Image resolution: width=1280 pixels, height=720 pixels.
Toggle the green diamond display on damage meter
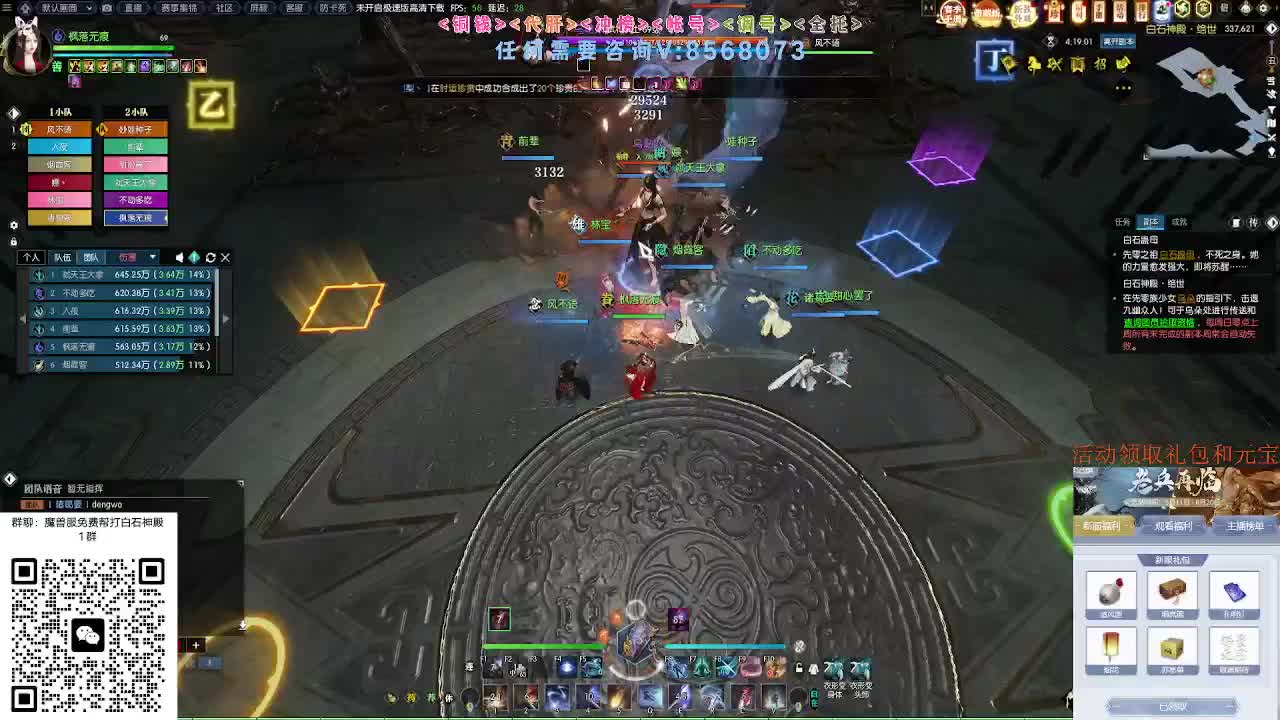coord(194,257)
